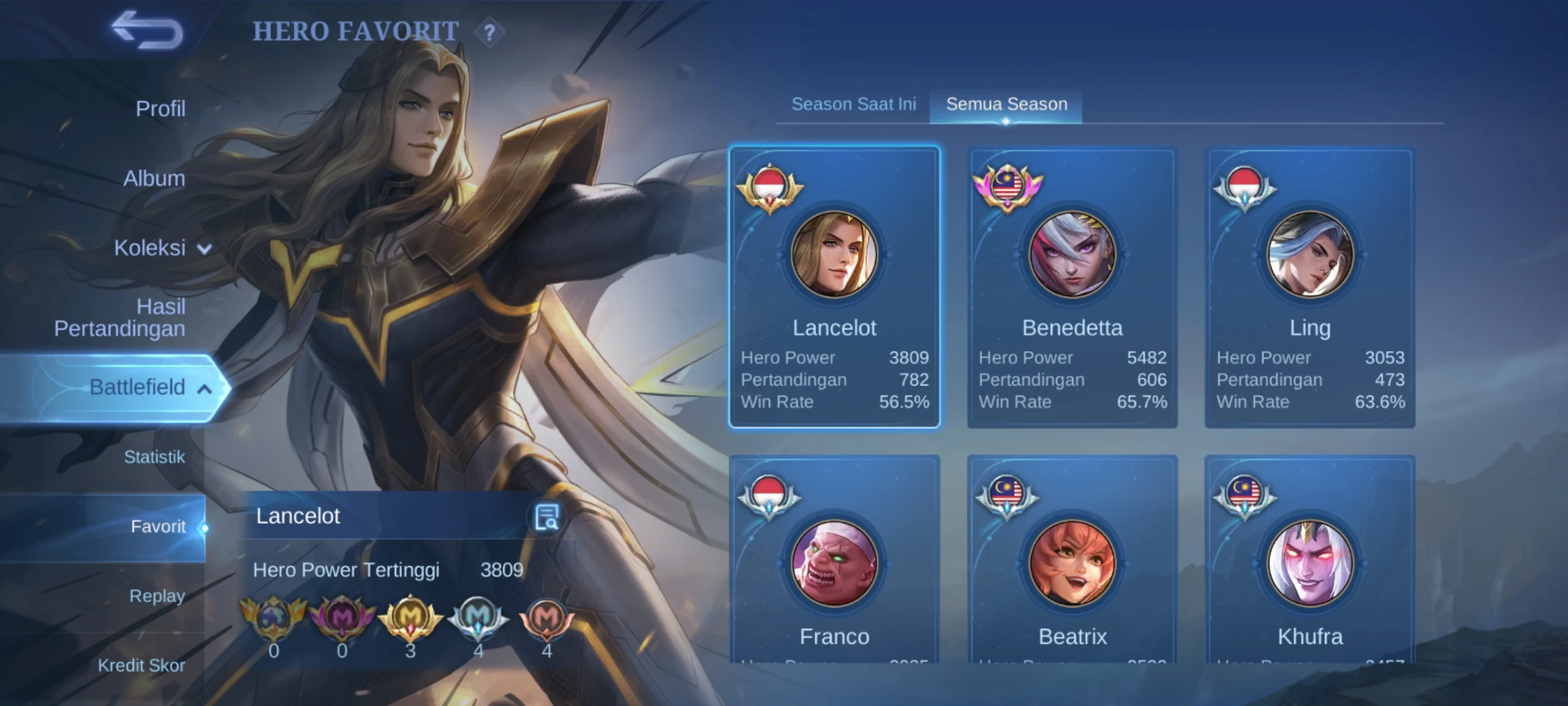Select the Beatrix hero card
The height and width of the screenshot is (706, 1568).
1072,562
